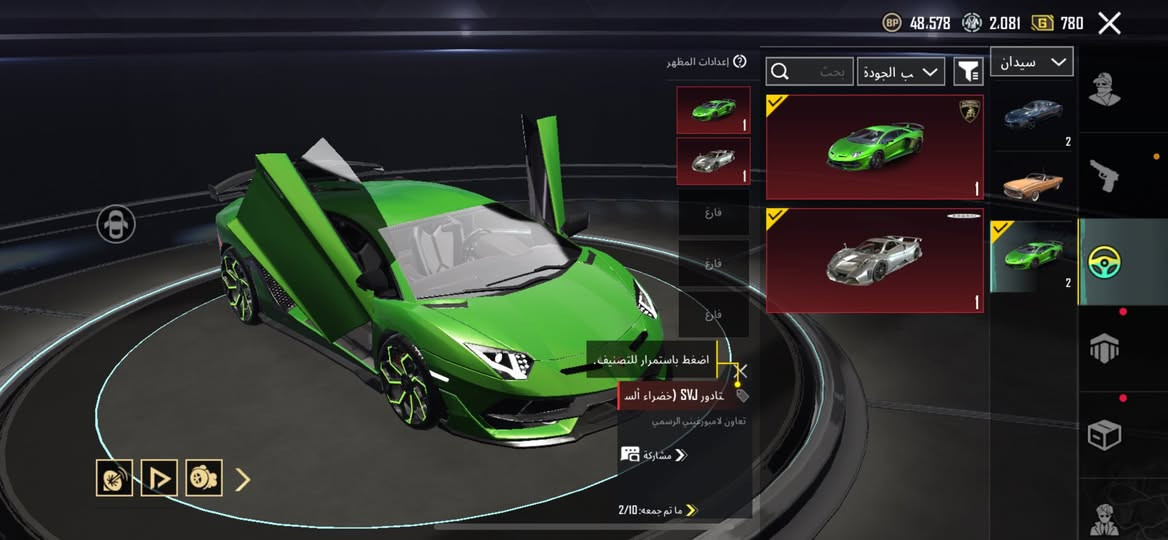Click the play arrow effect icon
Image resolution: width=1168 pixels, height=540 pixels.
point(159,479)
